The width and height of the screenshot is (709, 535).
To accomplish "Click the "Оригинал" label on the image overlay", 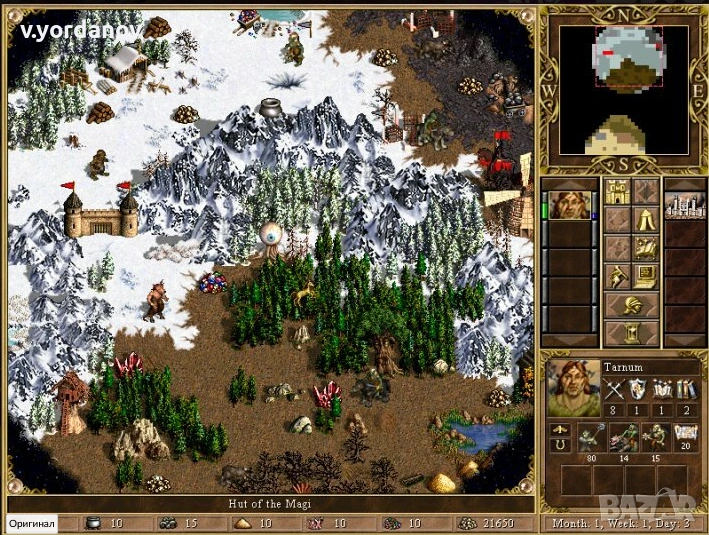I will pyautogui.click(x=32, y=524).
